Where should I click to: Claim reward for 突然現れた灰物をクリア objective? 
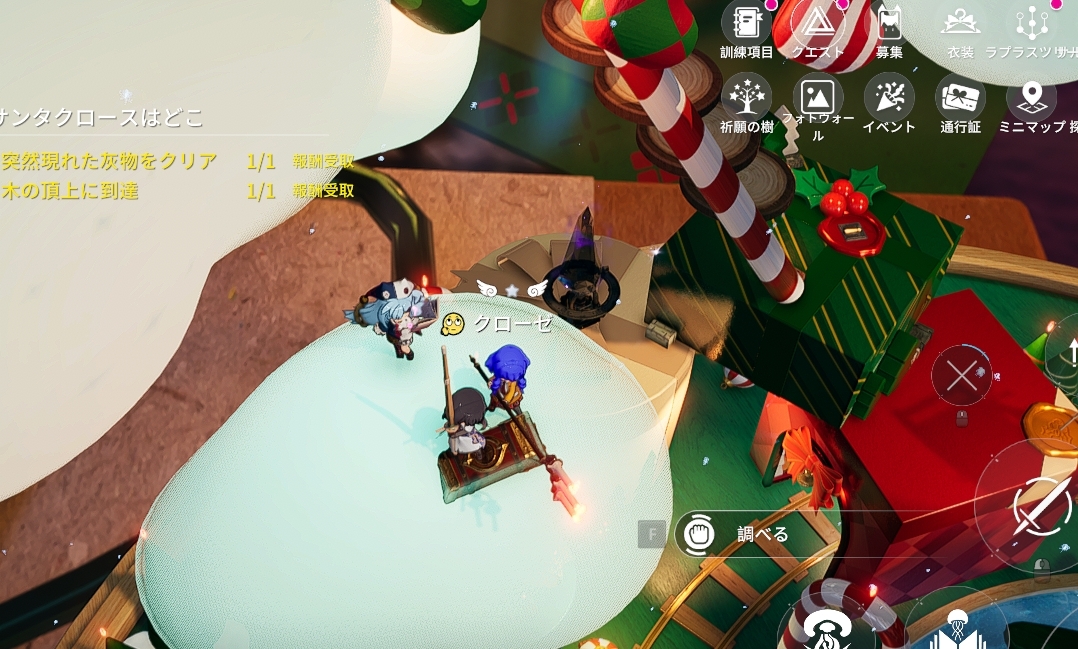tap(323, 162)
